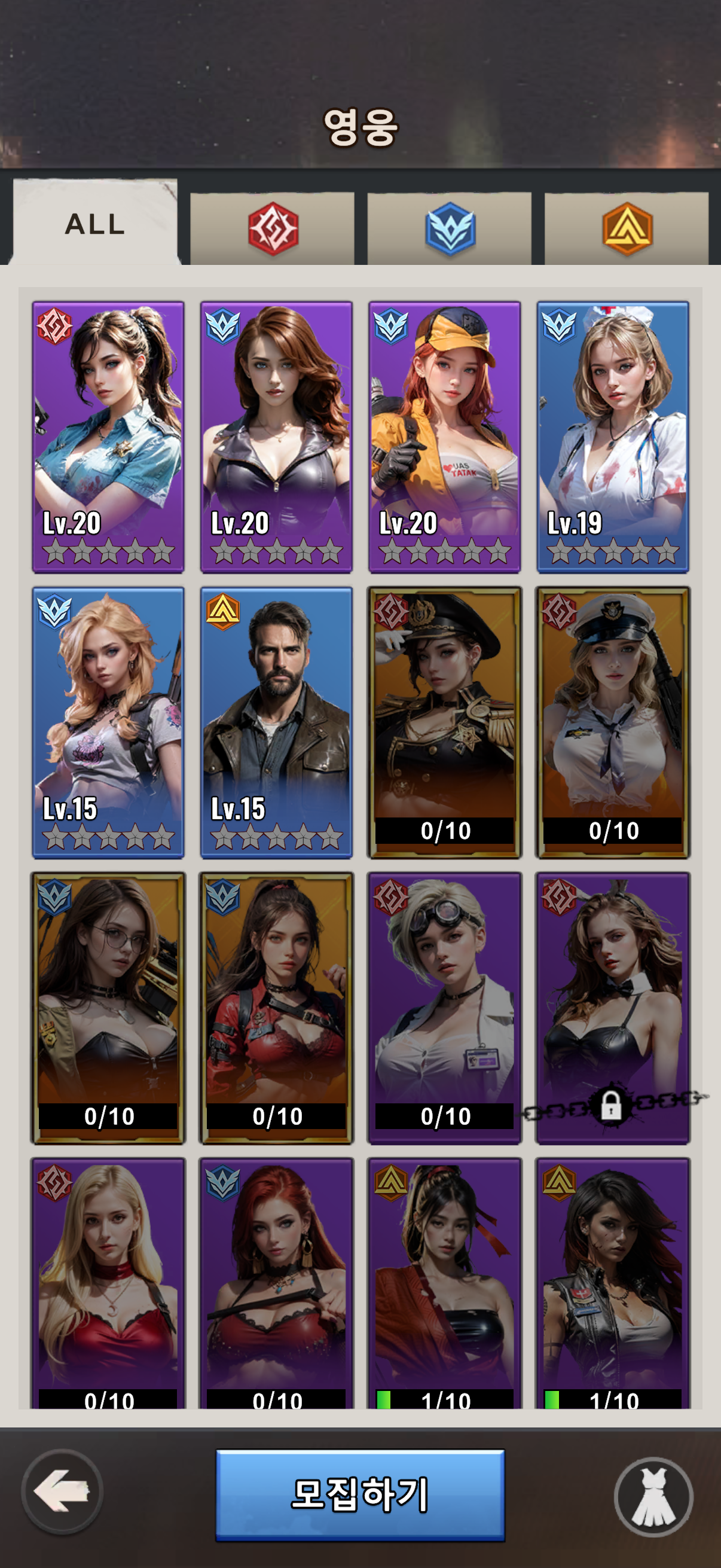Open the black officer cap hero card
The image size is (721, 1568).
[445, 722]
